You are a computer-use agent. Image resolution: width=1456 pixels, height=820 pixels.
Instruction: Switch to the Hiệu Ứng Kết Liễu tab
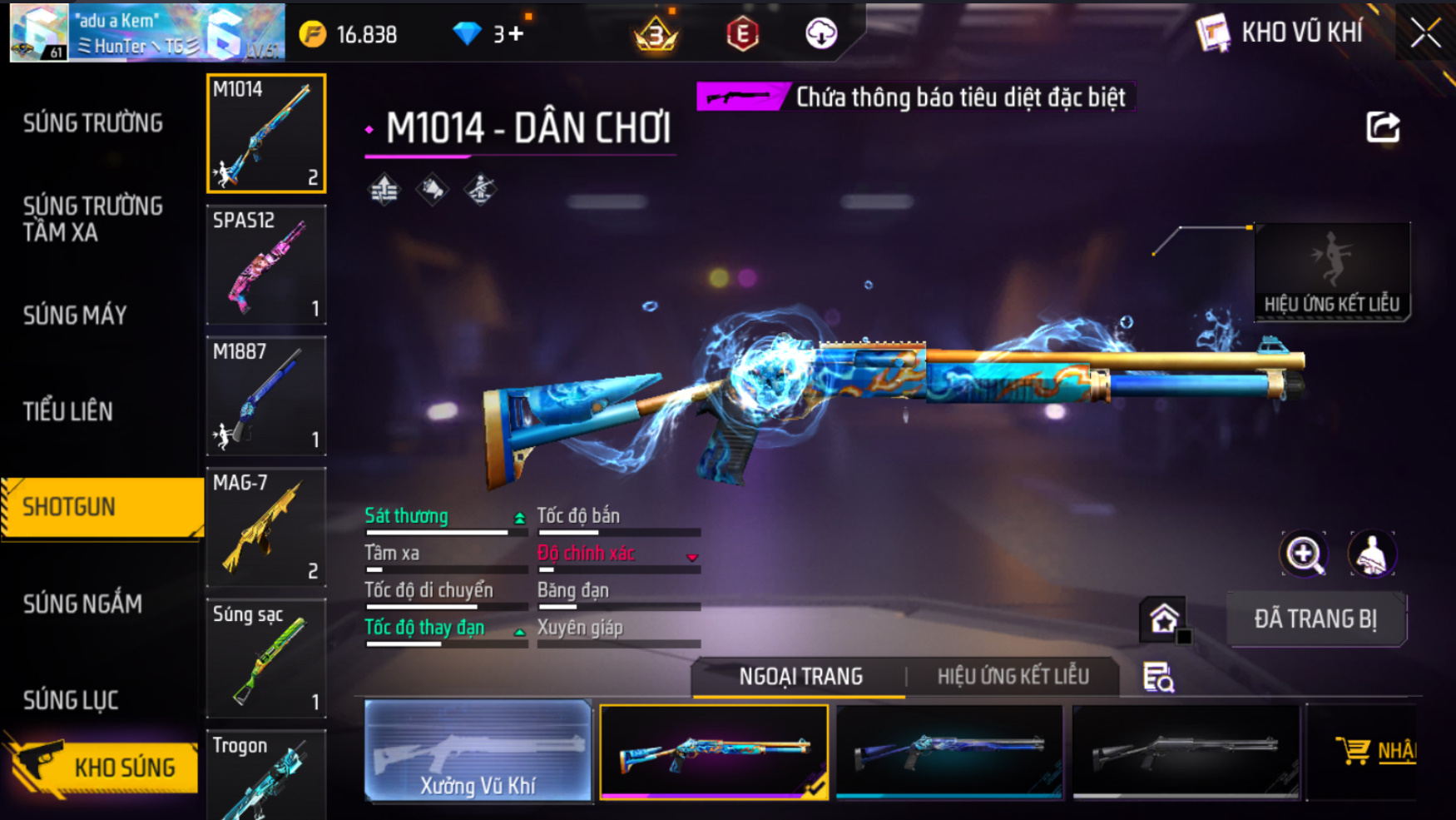pyautogui.click(x=1013, y=676)
